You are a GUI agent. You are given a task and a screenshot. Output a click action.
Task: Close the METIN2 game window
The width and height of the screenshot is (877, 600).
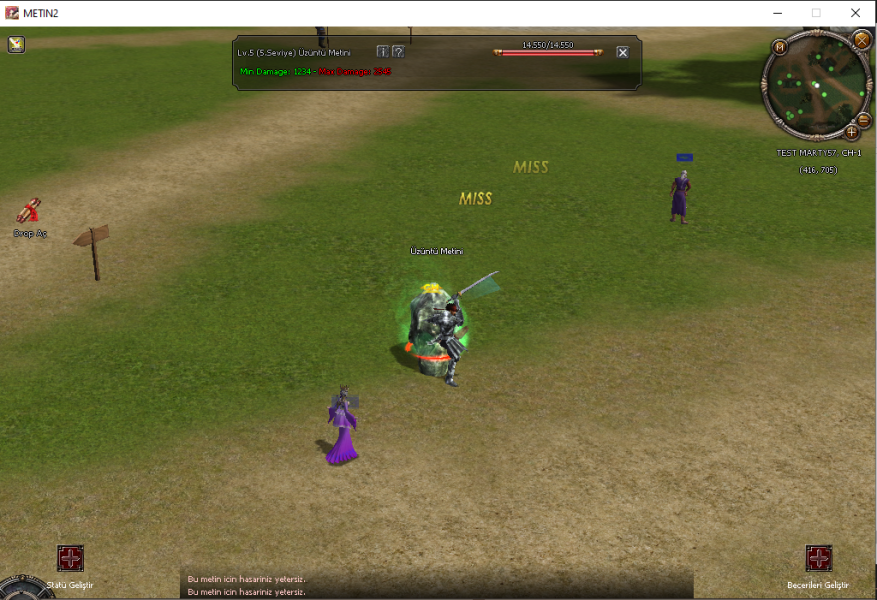pyautogui.click(x=855, y=13)
